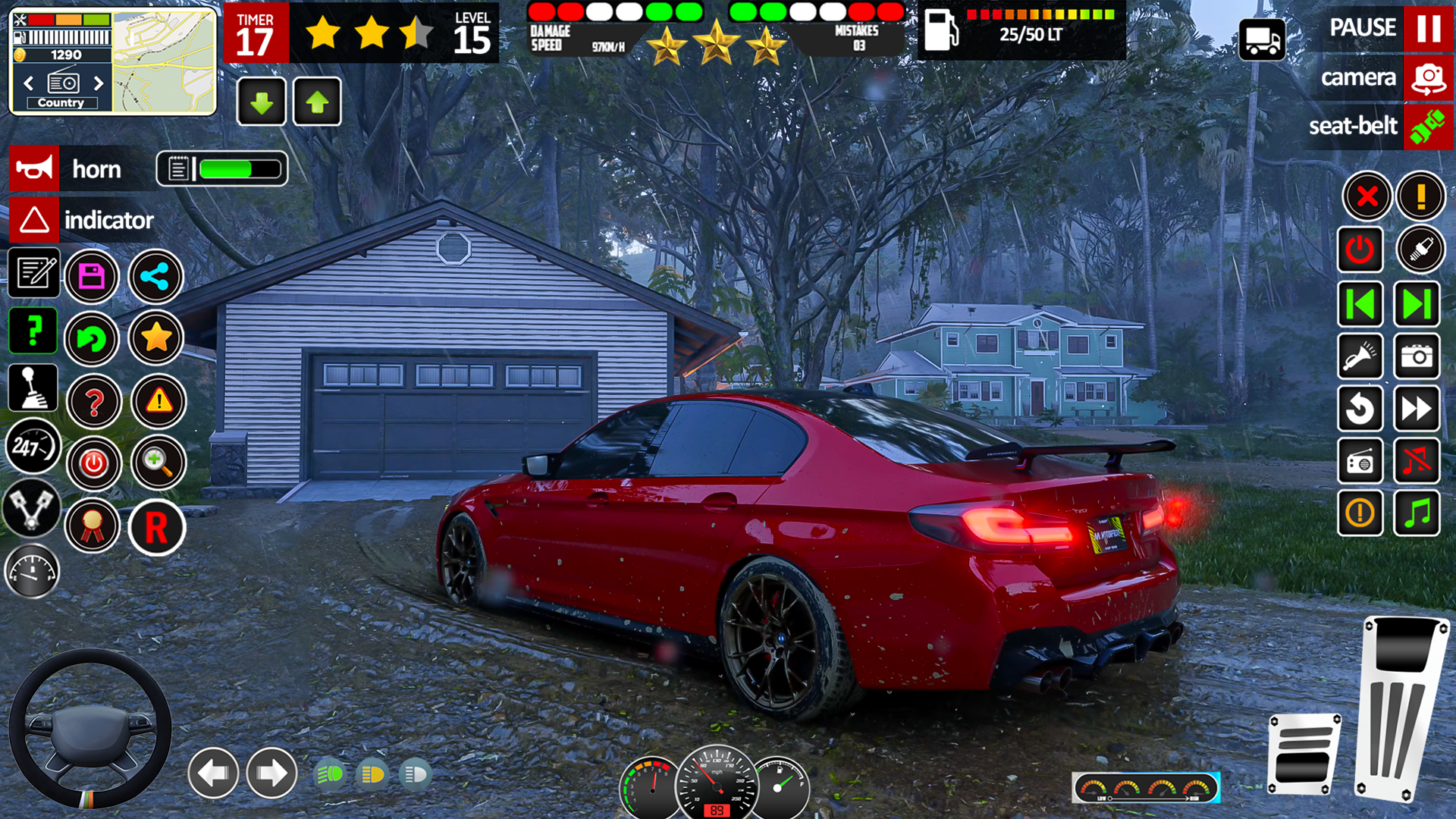Click the red restart R icon
This screenshot has width=1456, height=819.
[x=155, y=527]
